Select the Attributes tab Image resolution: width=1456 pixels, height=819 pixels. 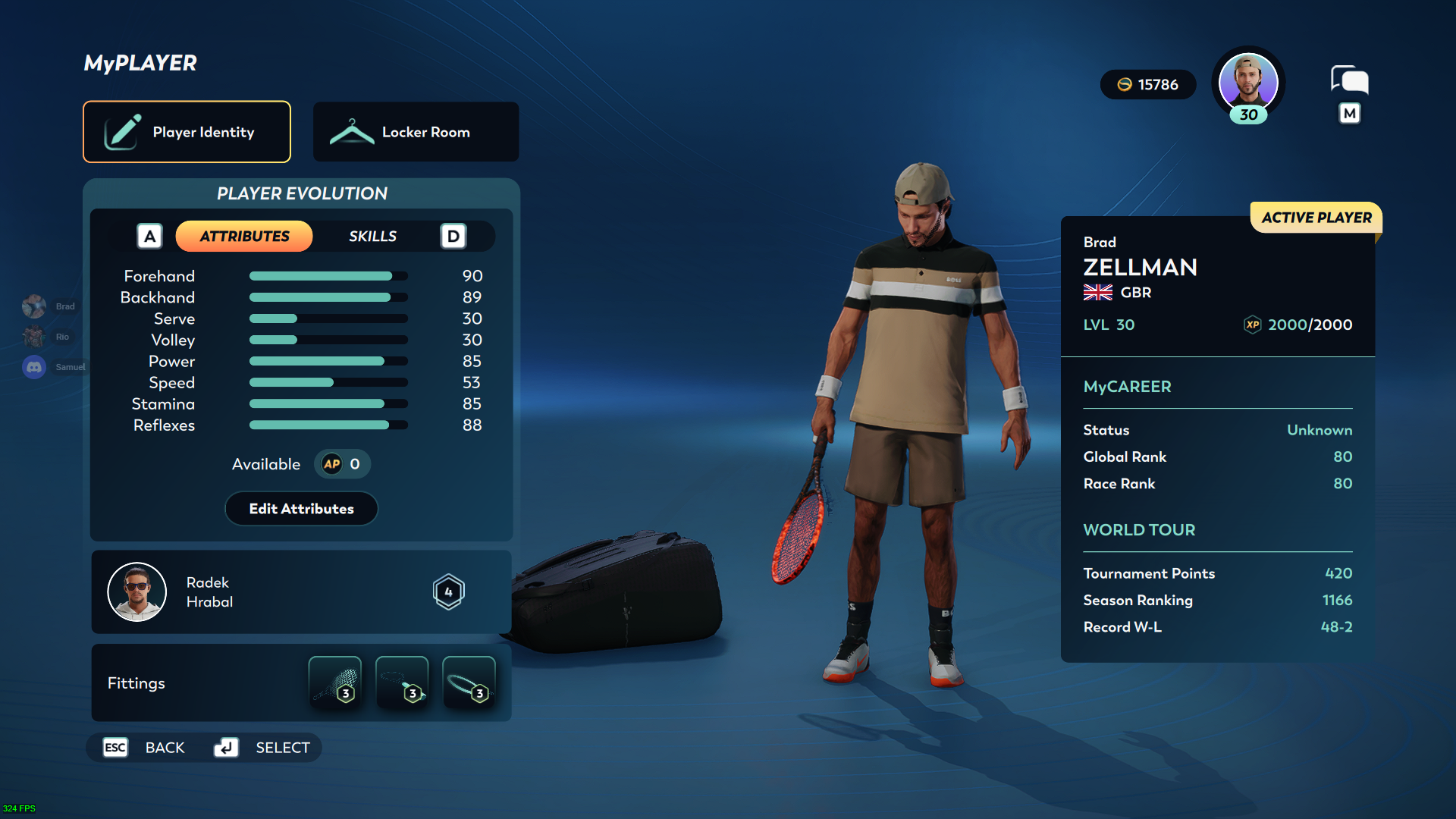[244, 237]
